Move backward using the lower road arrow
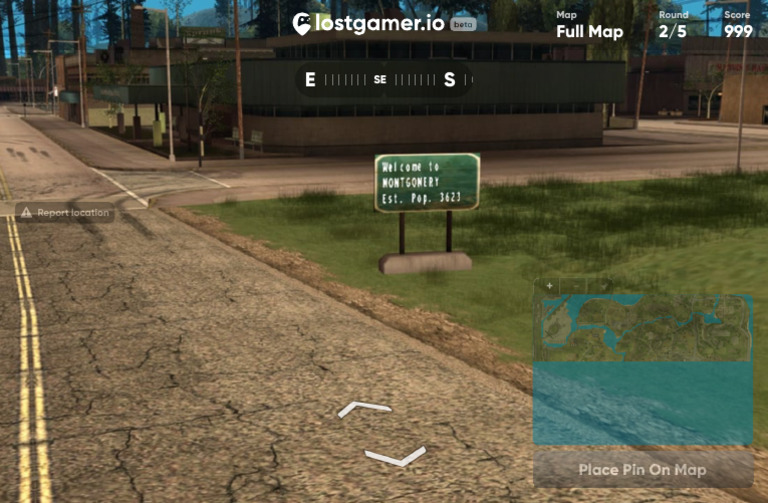The image size is (768, 503). [x=395, y=457]
